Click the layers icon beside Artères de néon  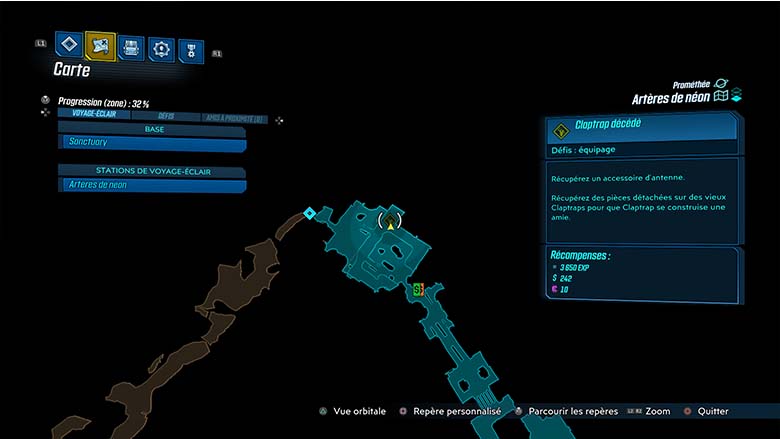(736, 95)
